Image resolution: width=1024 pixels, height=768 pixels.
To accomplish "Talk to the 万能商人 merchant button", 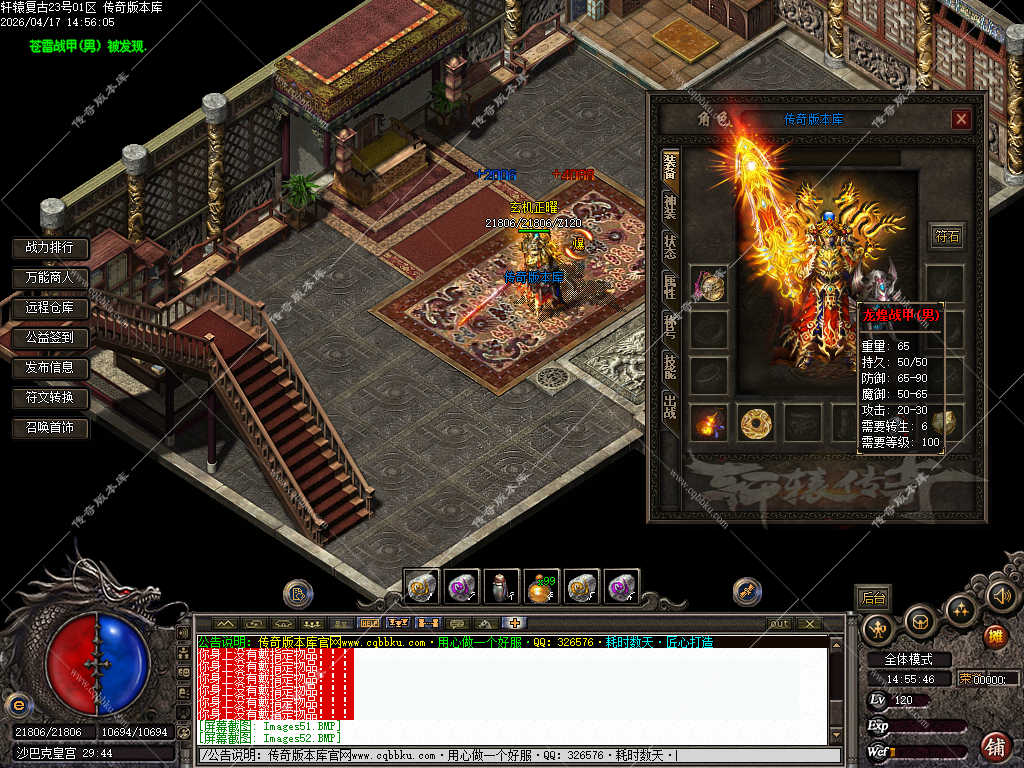I will click(x=50, y=277).
